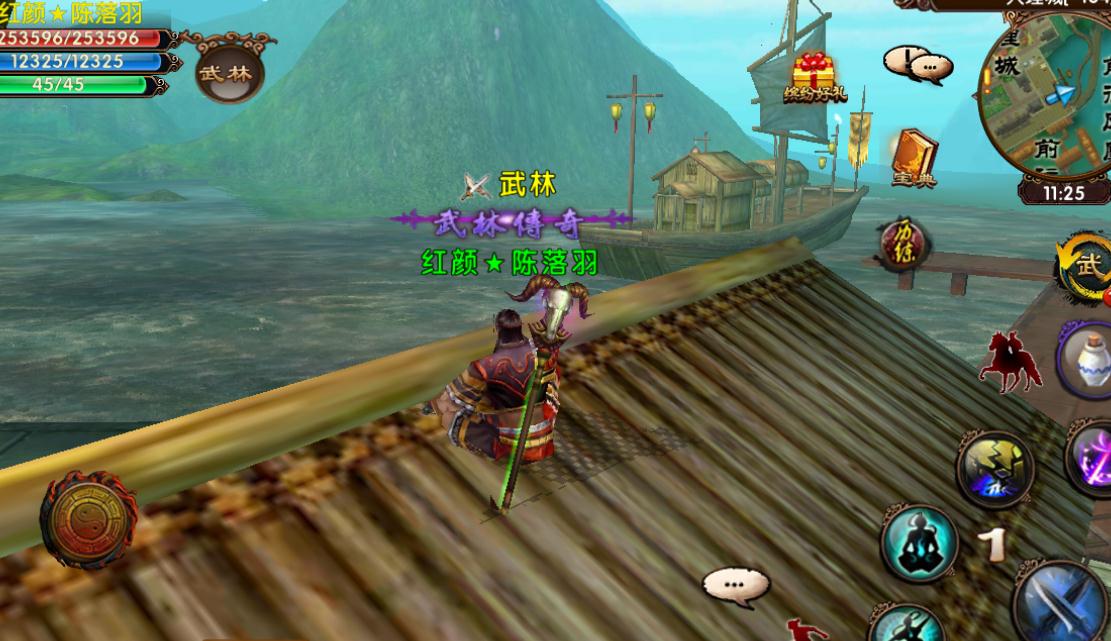
Task: Open the double speech bubble messages icon
Action: pyautogui.click(x=917, y=65)
